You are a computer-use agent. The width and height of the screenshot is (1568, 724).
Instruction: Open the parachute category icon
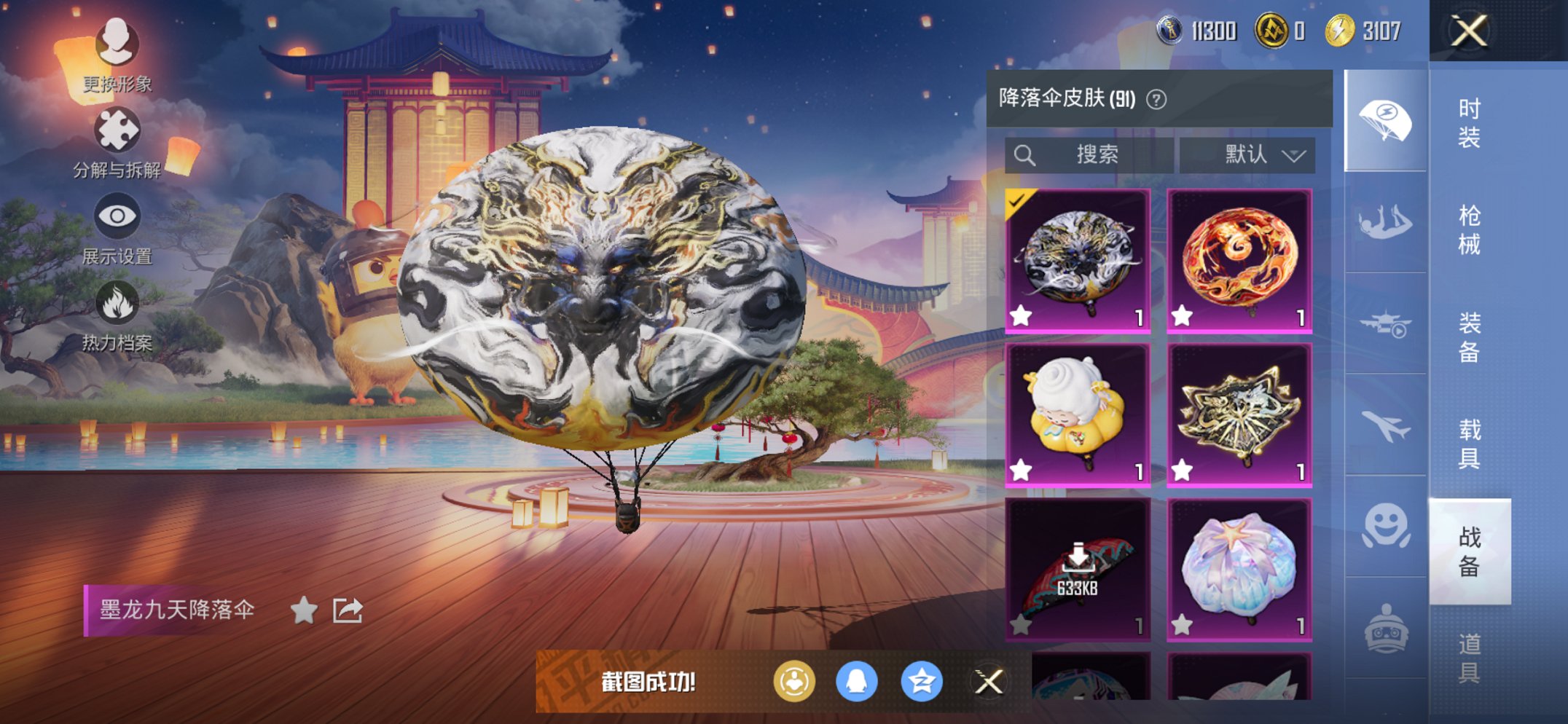click(x=1387, y=119)
